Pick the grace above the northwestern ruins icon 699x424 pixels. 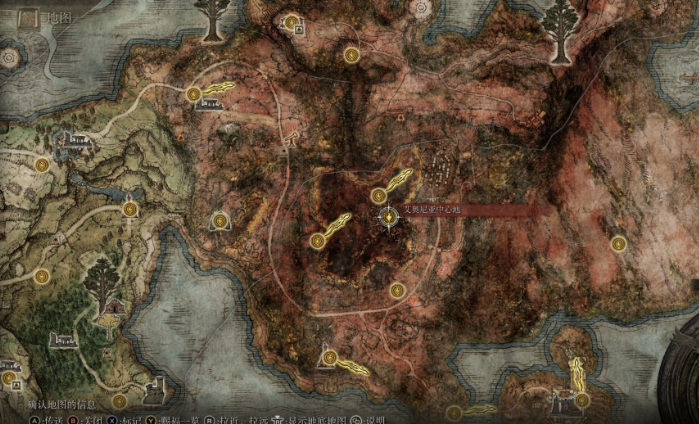(x=193, y=94)
